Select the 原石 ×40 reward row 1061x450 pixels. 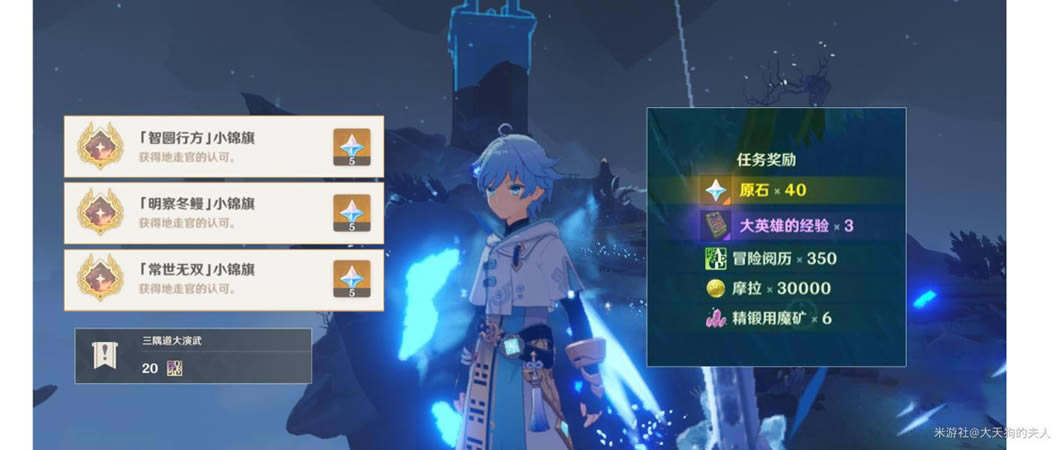point(775,190)
